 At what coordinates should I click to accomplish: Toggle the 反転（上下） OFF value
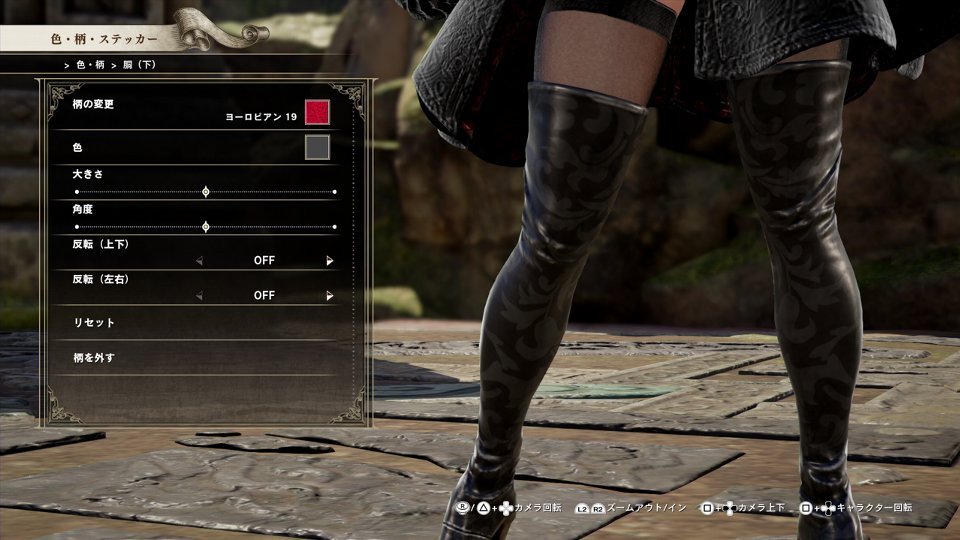pos(264,261)
